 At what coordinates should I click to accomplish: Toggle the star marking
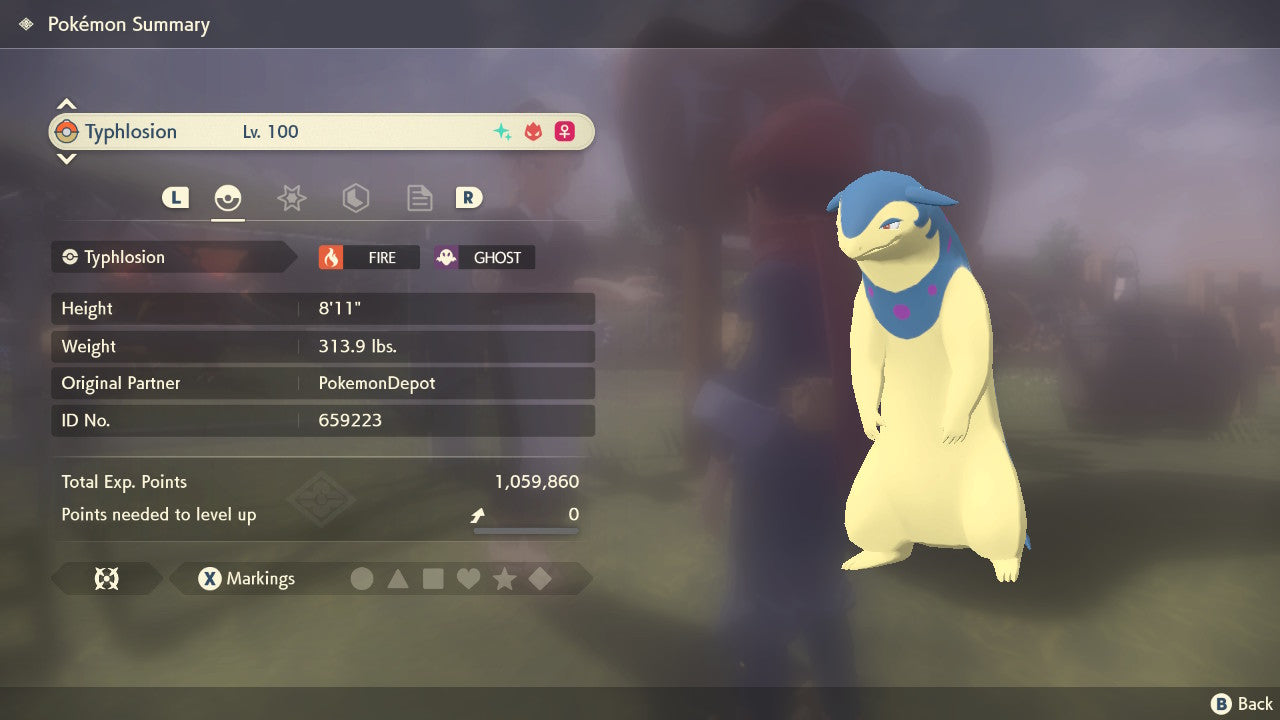point(504,579)
